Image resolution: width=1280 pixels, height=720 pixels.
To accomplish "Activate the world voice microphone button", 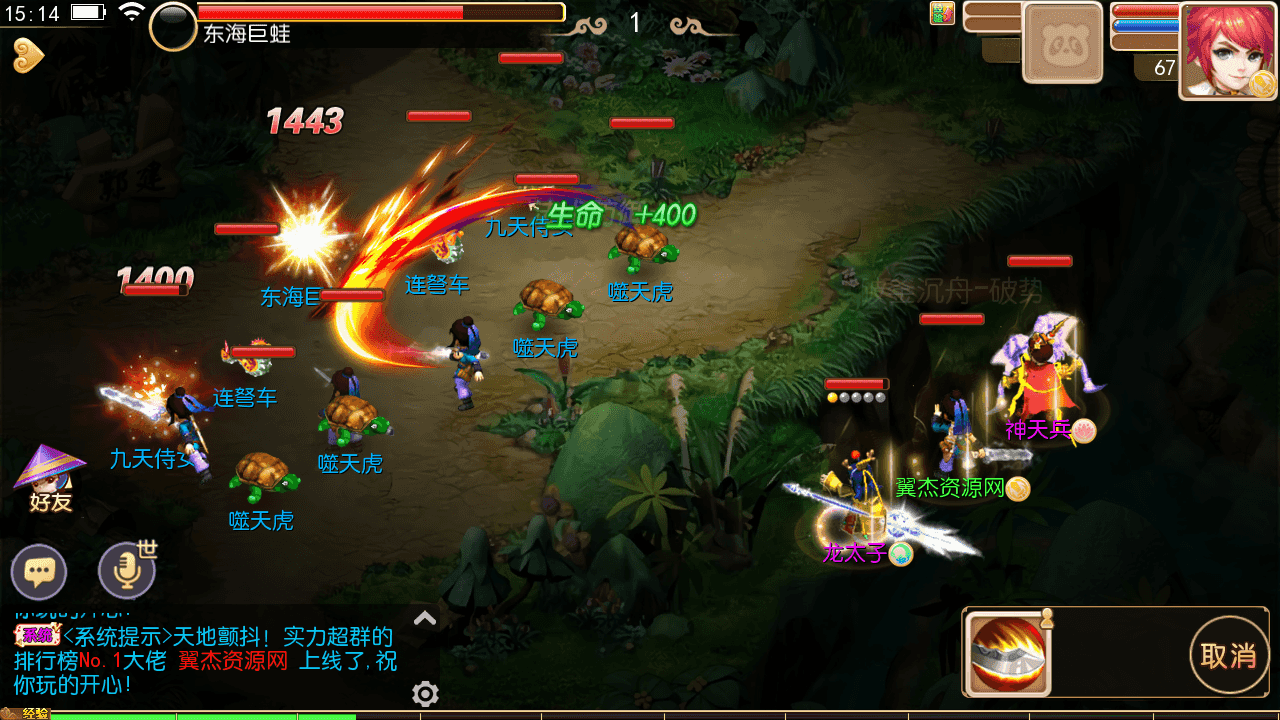I will [x=127, y=571].
